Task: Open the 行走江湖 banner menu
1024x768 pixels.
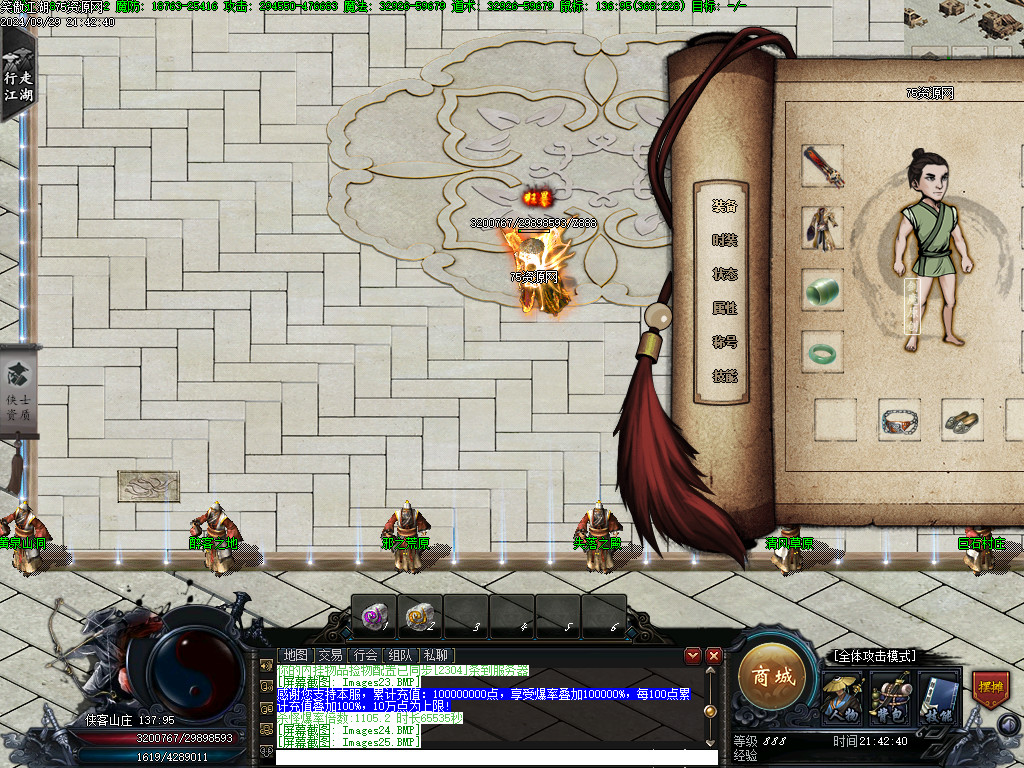Action: click(17, 75)
